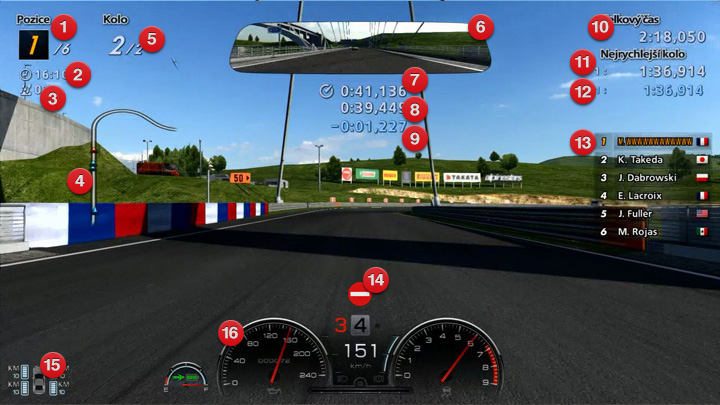Select the tire wear car icon
The image size is (720, 405).
point(39,380)
